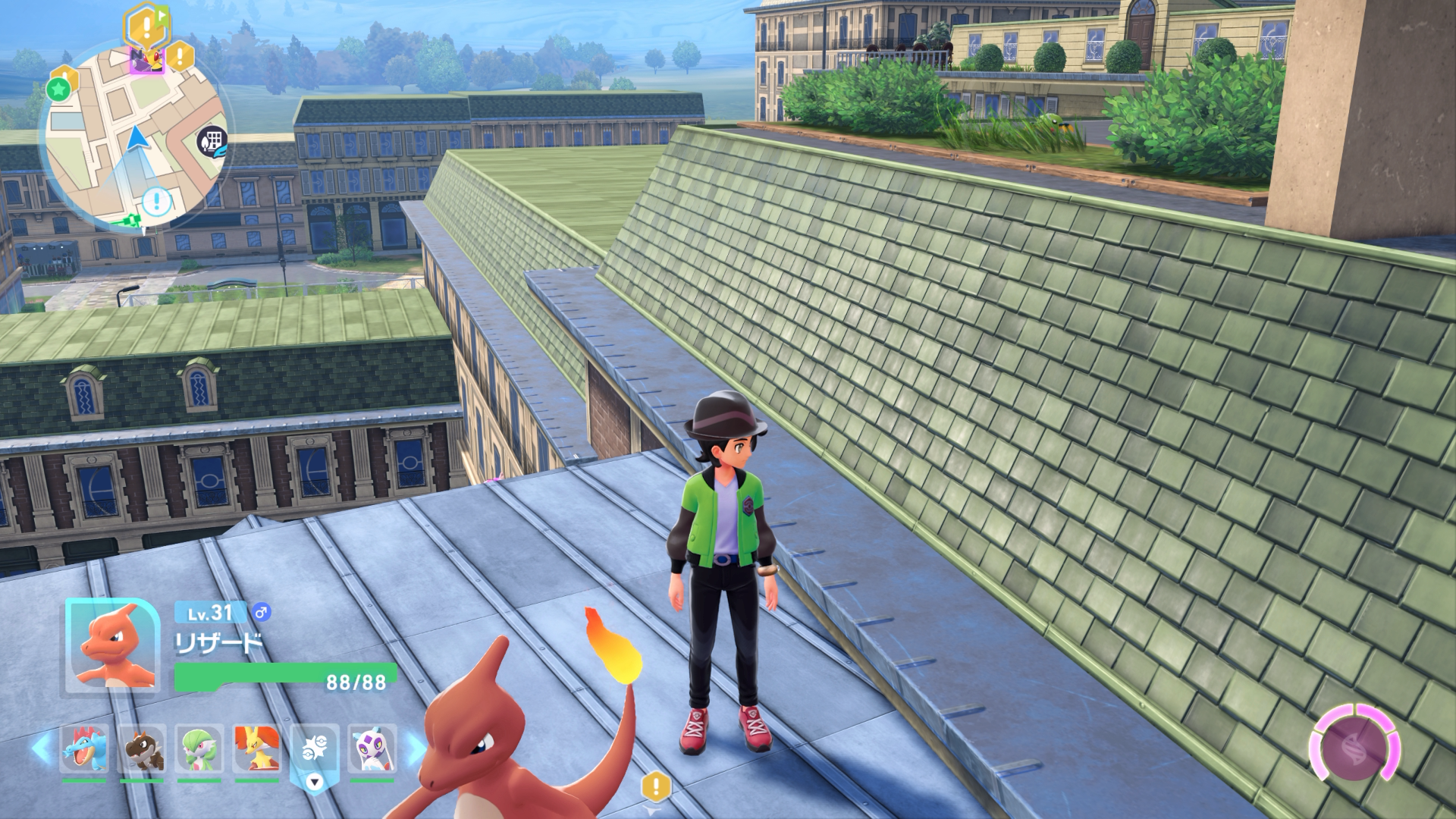Click the green star map marker
Image resolution: width=1456 pixels, height=819 pixels.
(59, 89)
